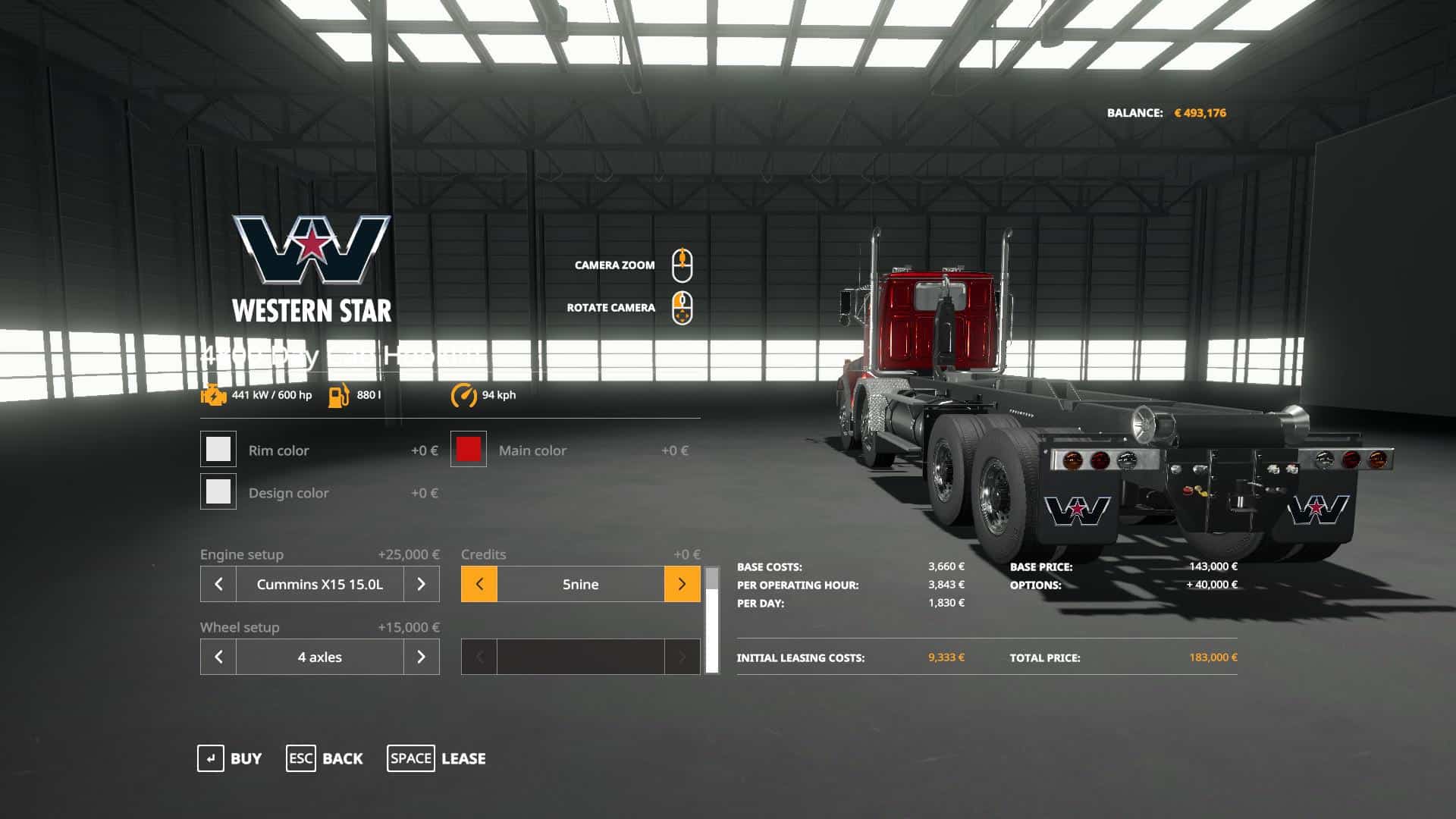Switch to previous Engine setup option
1456x819 pixels.
pos(218,584)
